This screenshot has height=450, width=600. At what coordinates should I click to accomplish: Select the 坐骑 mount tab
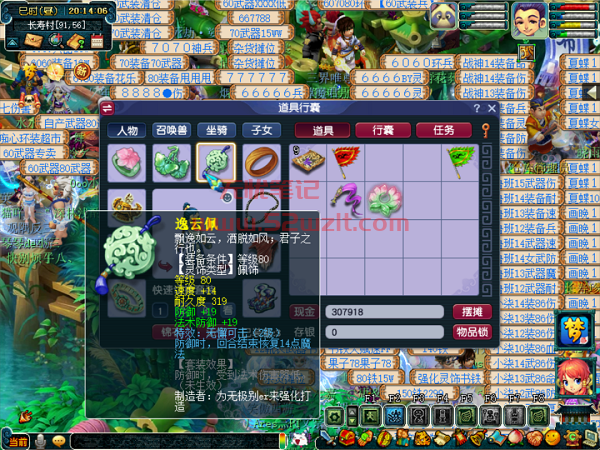[x=217, y=130]
